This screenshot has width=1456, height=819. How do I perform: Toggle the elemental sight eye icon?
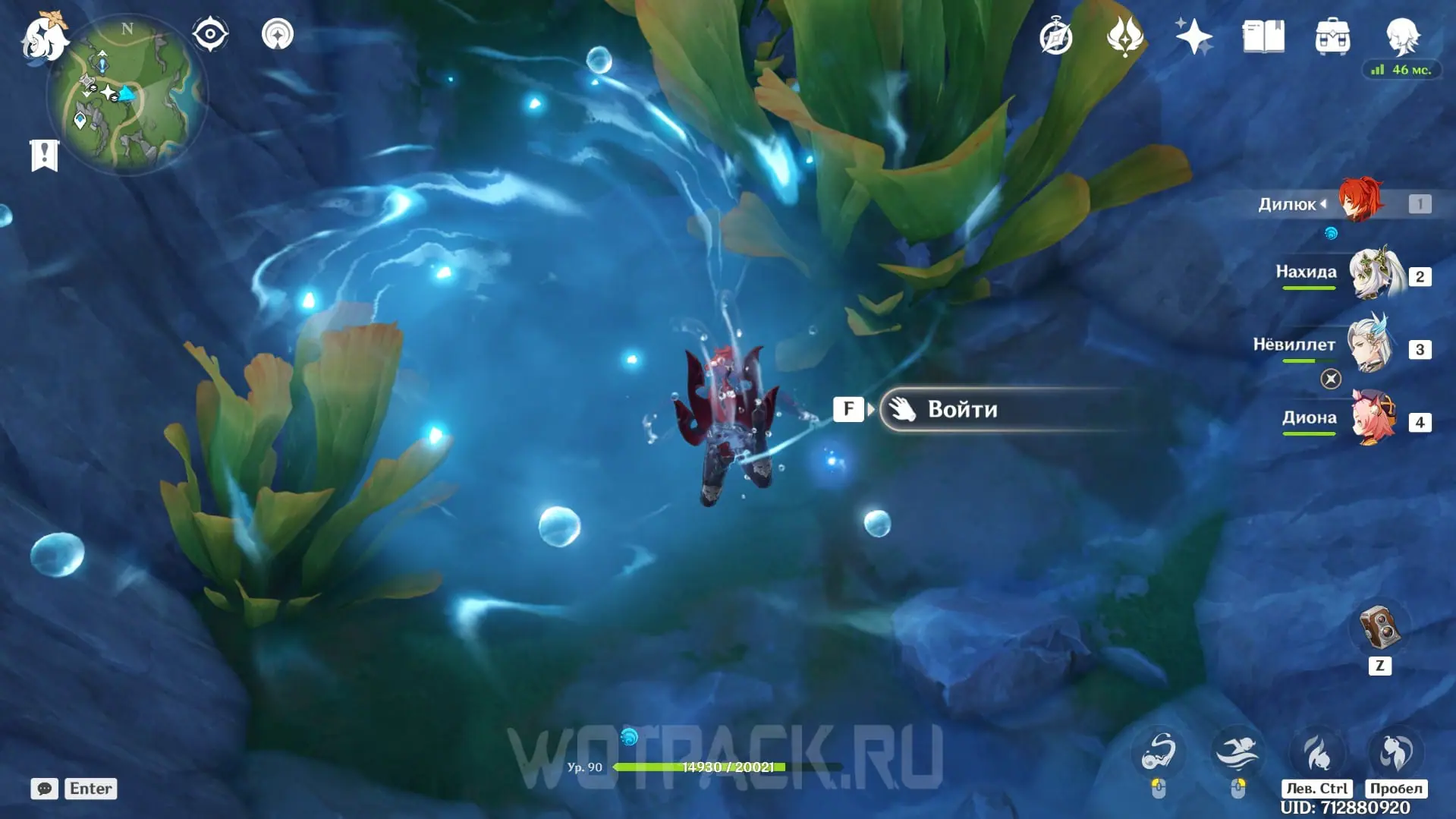click(x=210, y=35)
